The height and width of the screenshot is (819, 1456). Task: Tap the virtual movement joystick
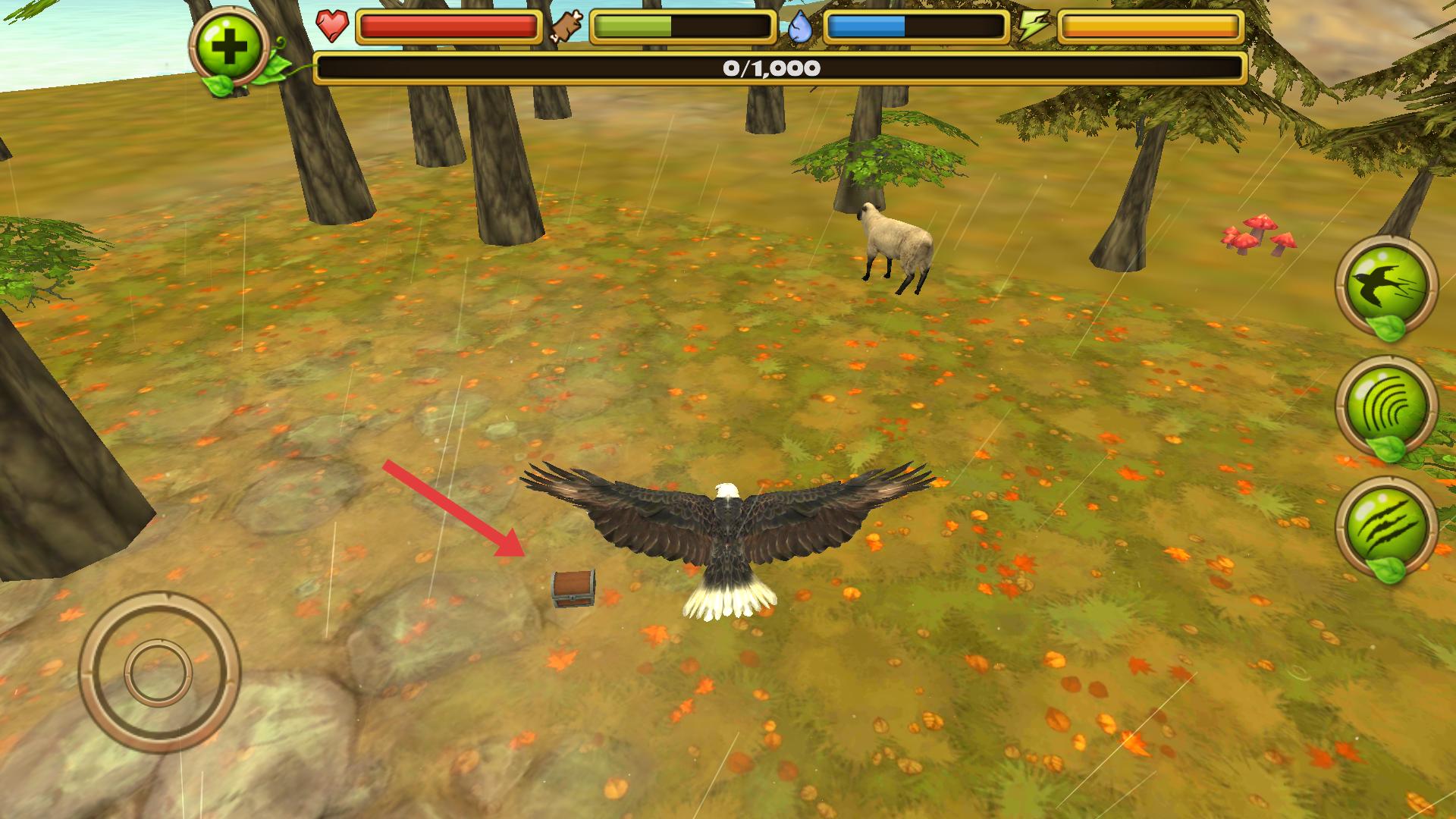(x=159, y=672)
